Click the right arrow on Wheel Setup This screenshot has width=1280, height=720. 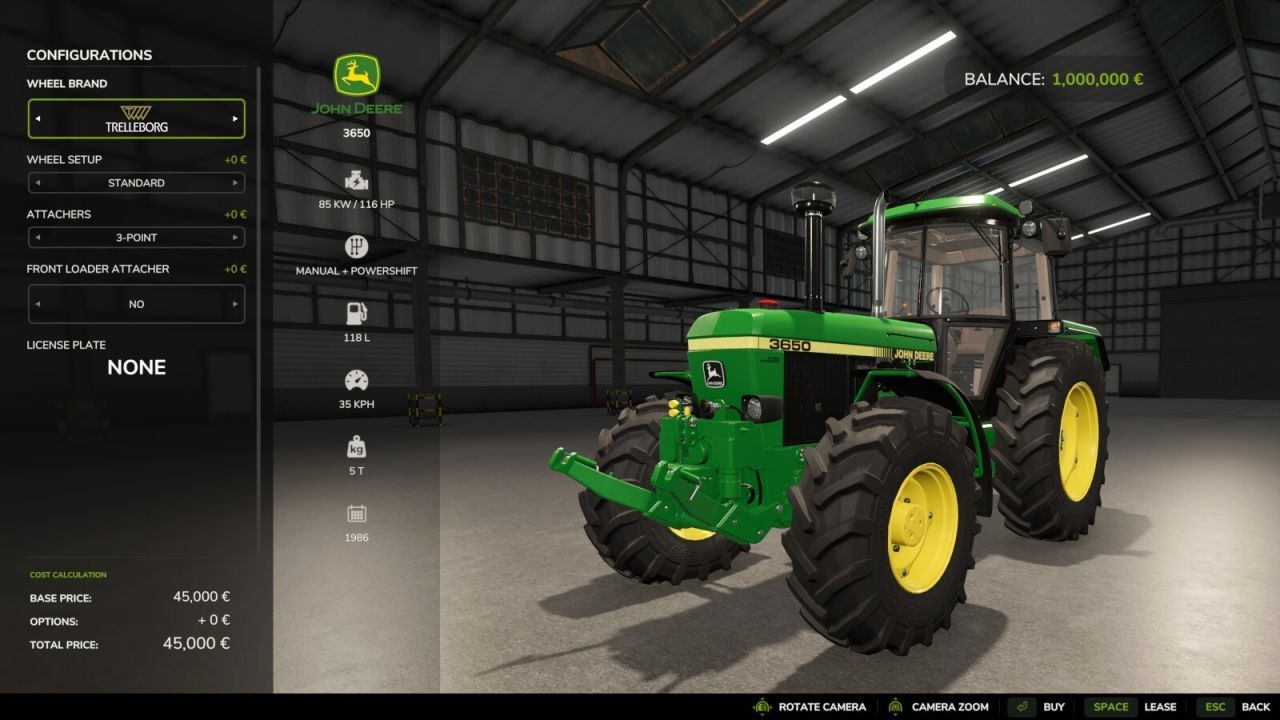point(234,182)
